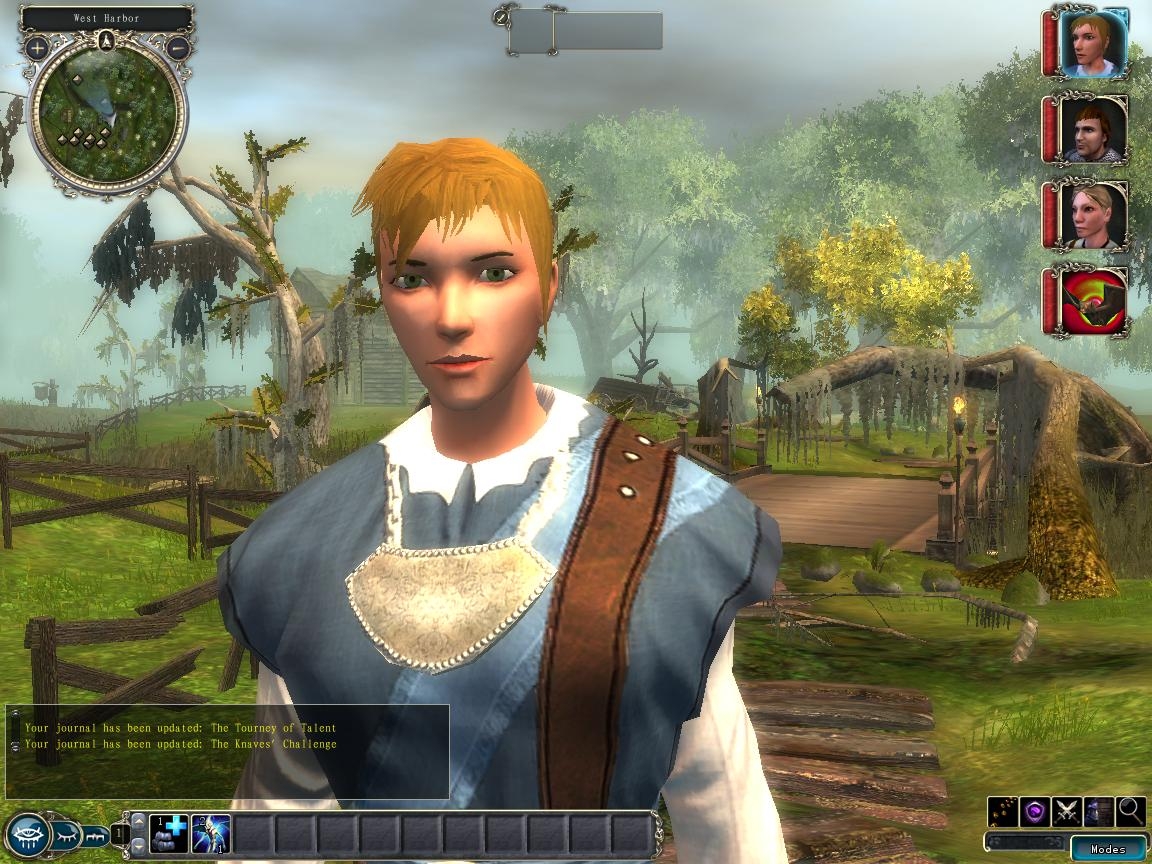Toggle the hooded figure stealth mode icon
Screen dimensions: 1152x864
(1099, 810)
